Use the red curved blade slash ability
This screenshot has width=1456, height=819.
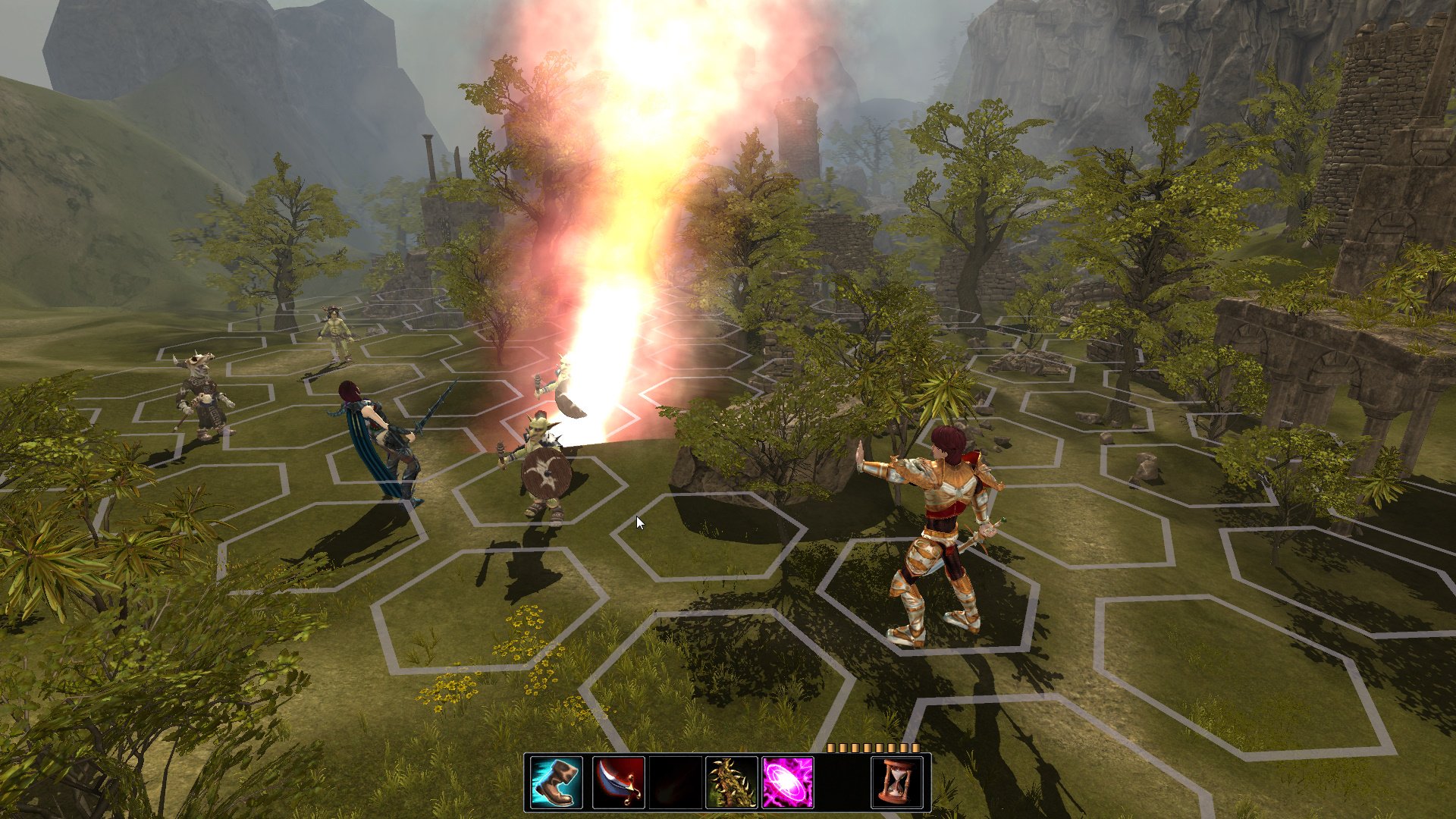click(618, 782)
